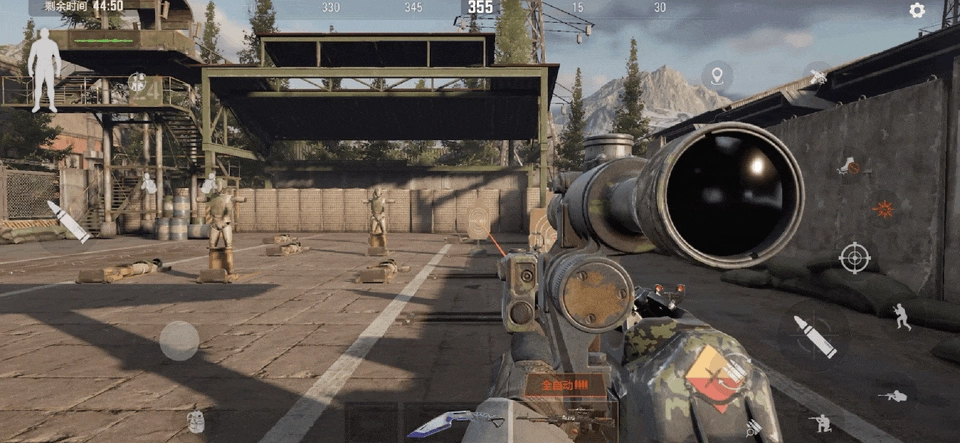Tap the left-side bullet fire button
960x443 pixels.
coord(68,221)
